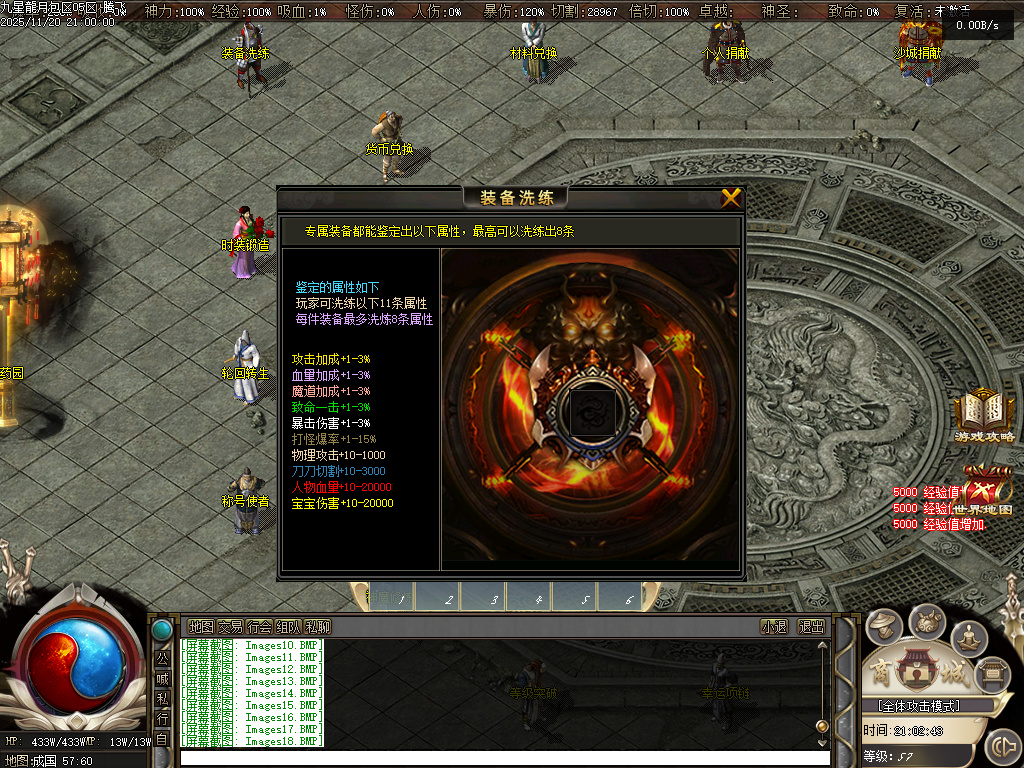This screenshot has width=1024, height=768.
Task: Open the straw-hat character icon
Action: click(x=884, y=627)
